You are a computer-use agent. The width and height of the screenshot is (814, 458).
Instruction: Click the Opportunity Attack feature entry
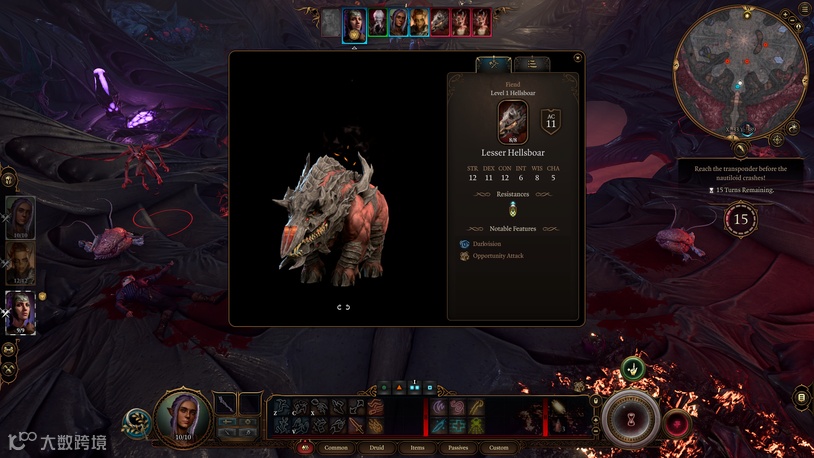click(497, 257)
